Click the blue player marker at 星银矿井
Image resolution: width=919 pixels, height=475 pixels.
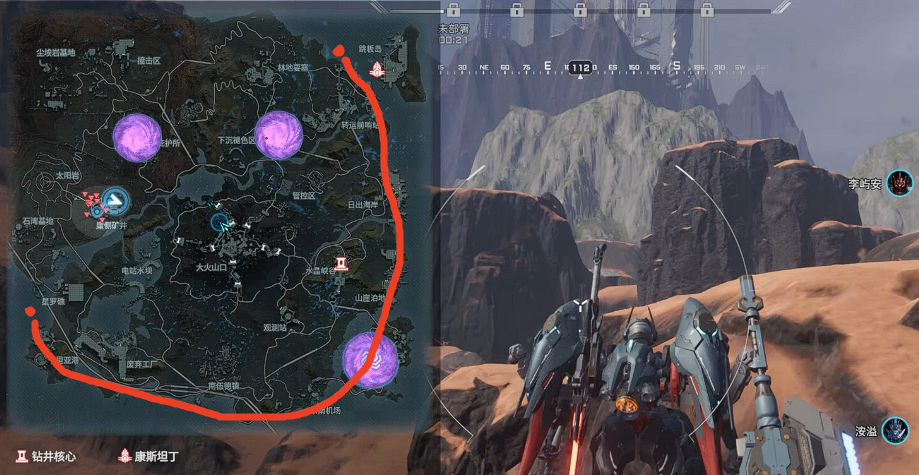[117, 200]
